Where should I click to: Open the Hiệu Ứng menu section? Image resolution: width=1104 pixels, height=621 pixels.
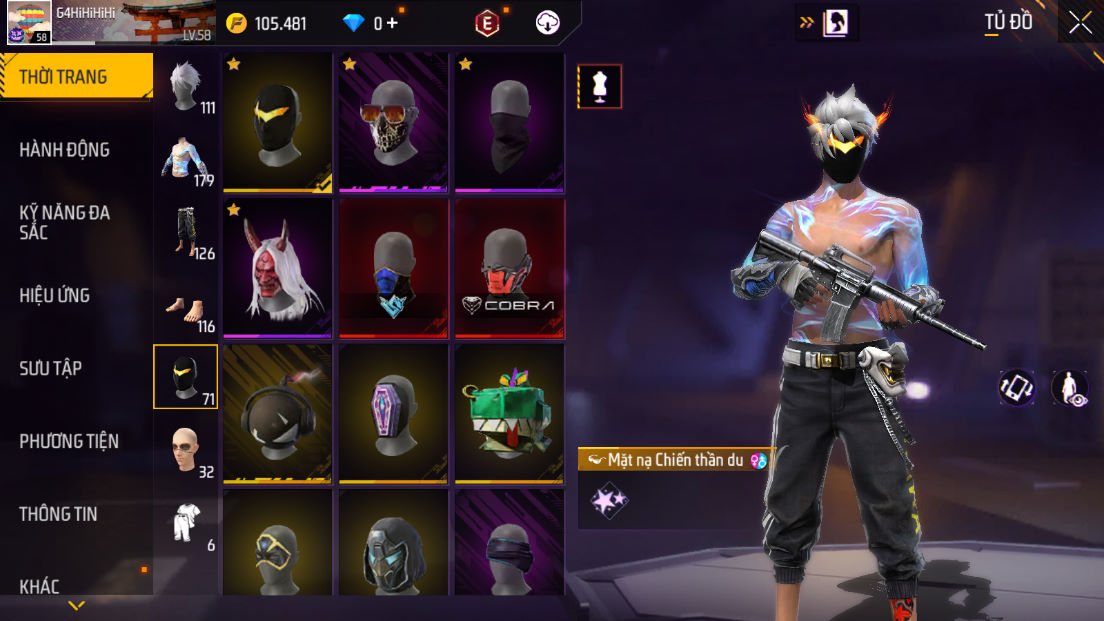55,295
